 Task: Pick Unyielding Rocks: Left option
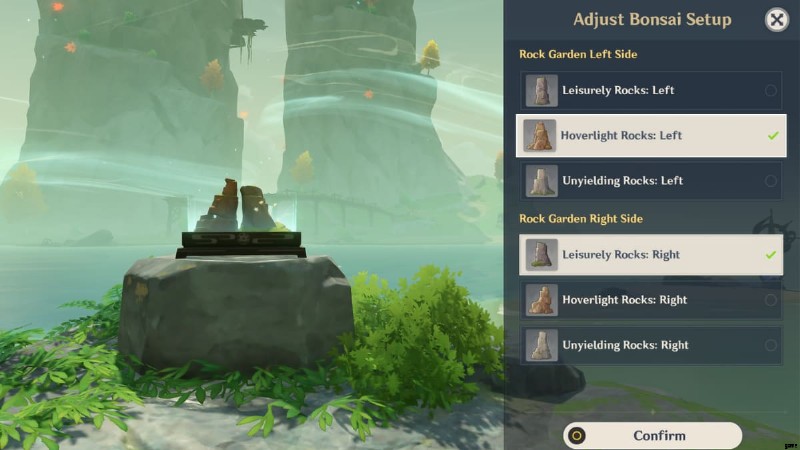point(650,181)
